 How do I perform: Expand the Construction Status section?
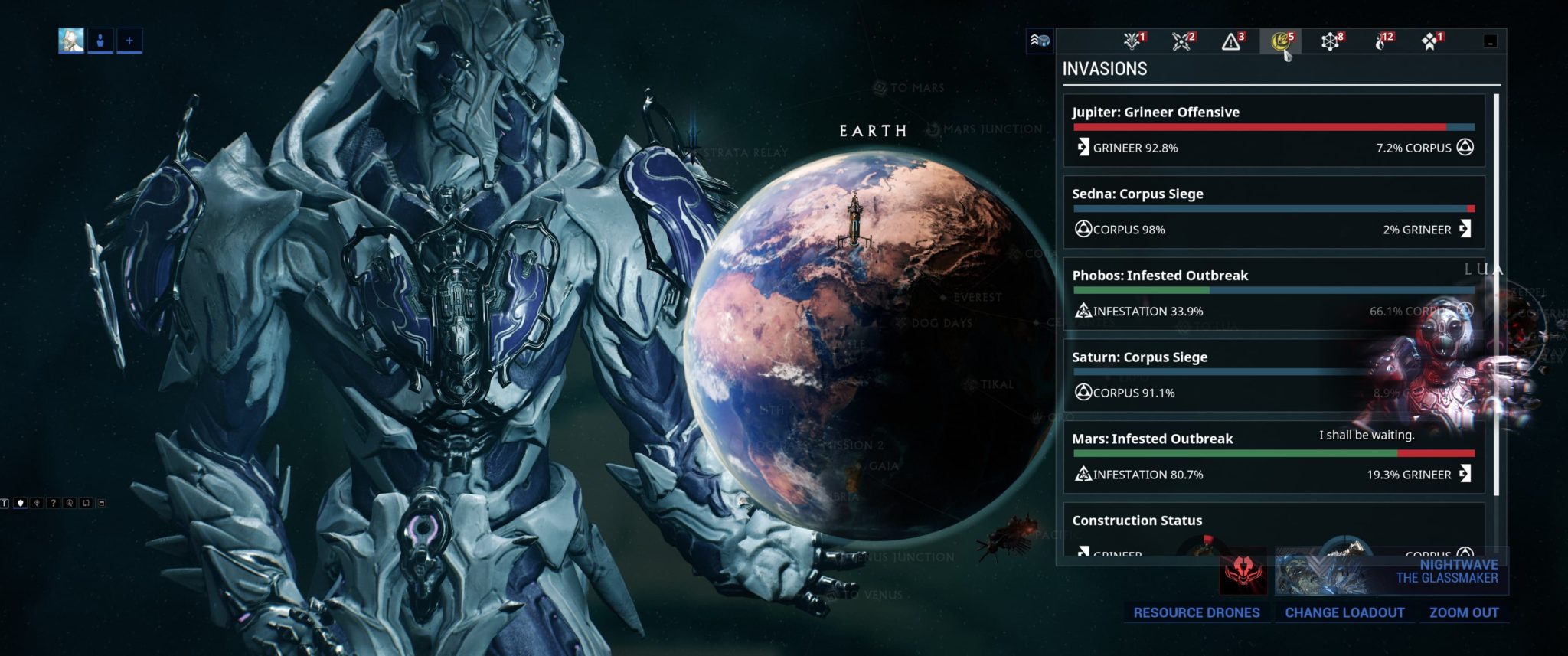[1138, 521]
